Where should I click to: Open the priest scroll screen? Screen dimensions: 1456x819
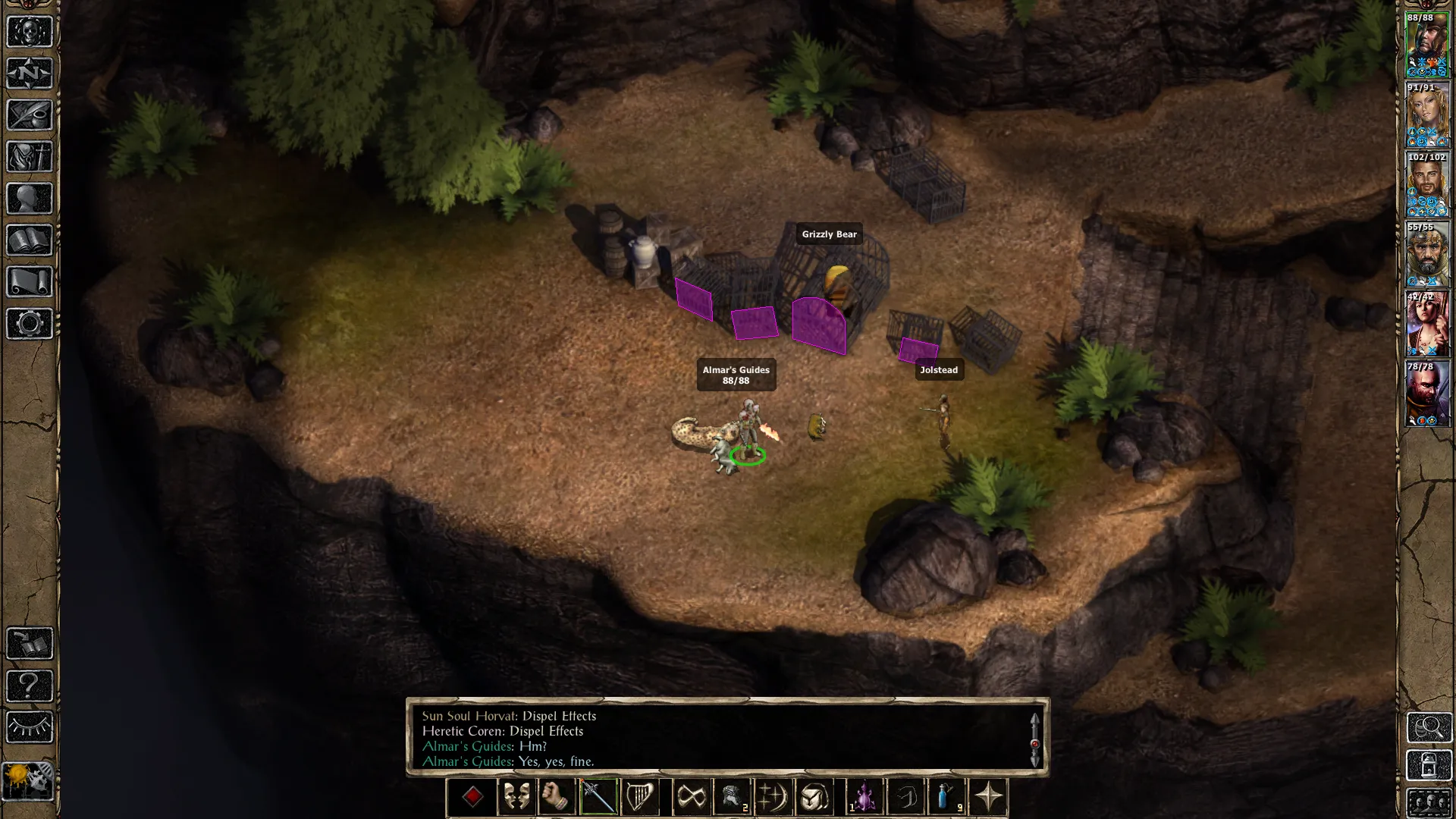(x=30, y=282)
